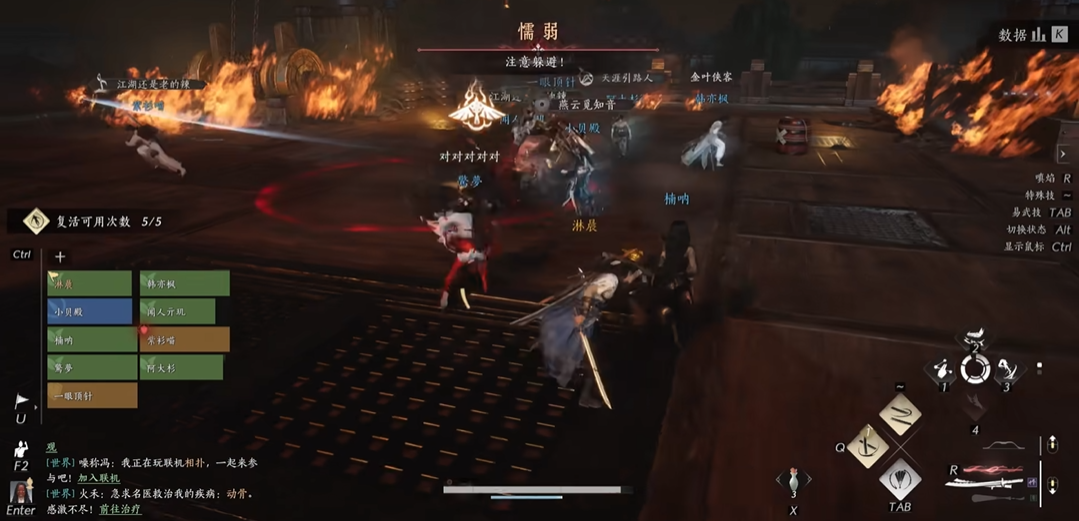The height and width of the screenshot is (521, 1079).
Task: Trigger the crossed-blades Q skill
Action: pos(868,446)
